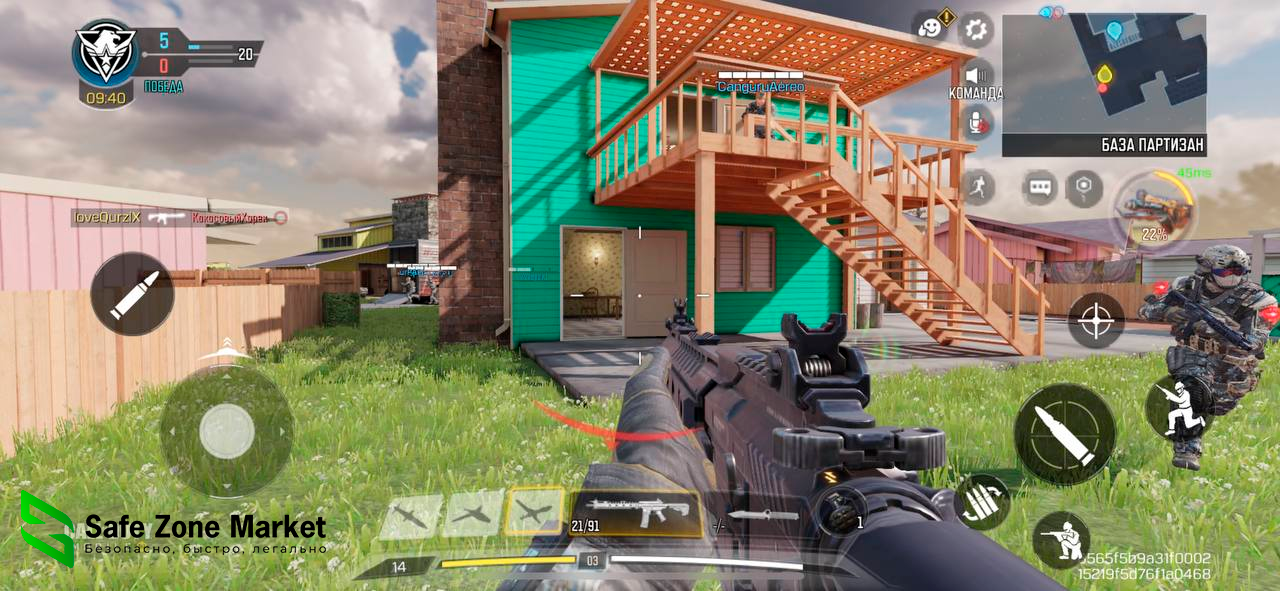Image resolution: width=1280 pixels, height=591 pixels.
Task: Open the emote and spray menu
Action: (931, 28)
